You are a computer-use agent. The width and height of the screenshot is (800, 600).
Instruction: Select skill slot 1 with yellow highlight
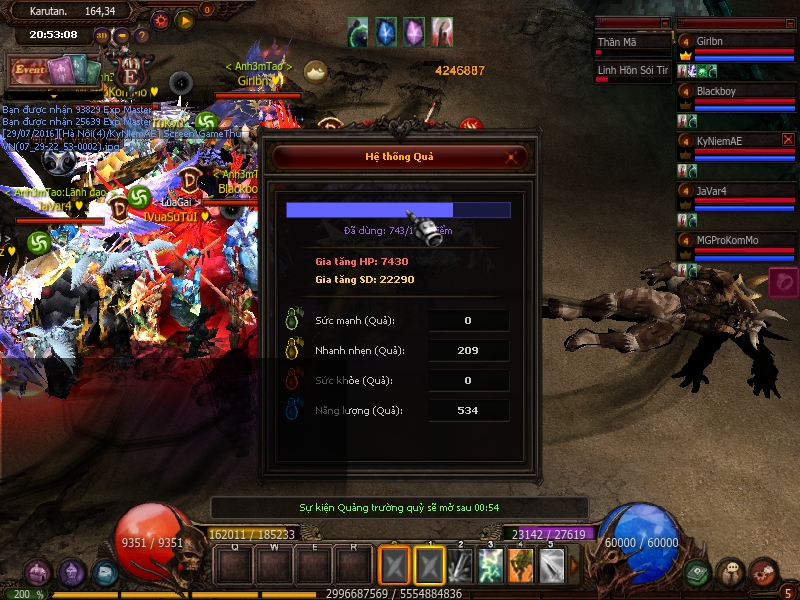coord(430,566)
